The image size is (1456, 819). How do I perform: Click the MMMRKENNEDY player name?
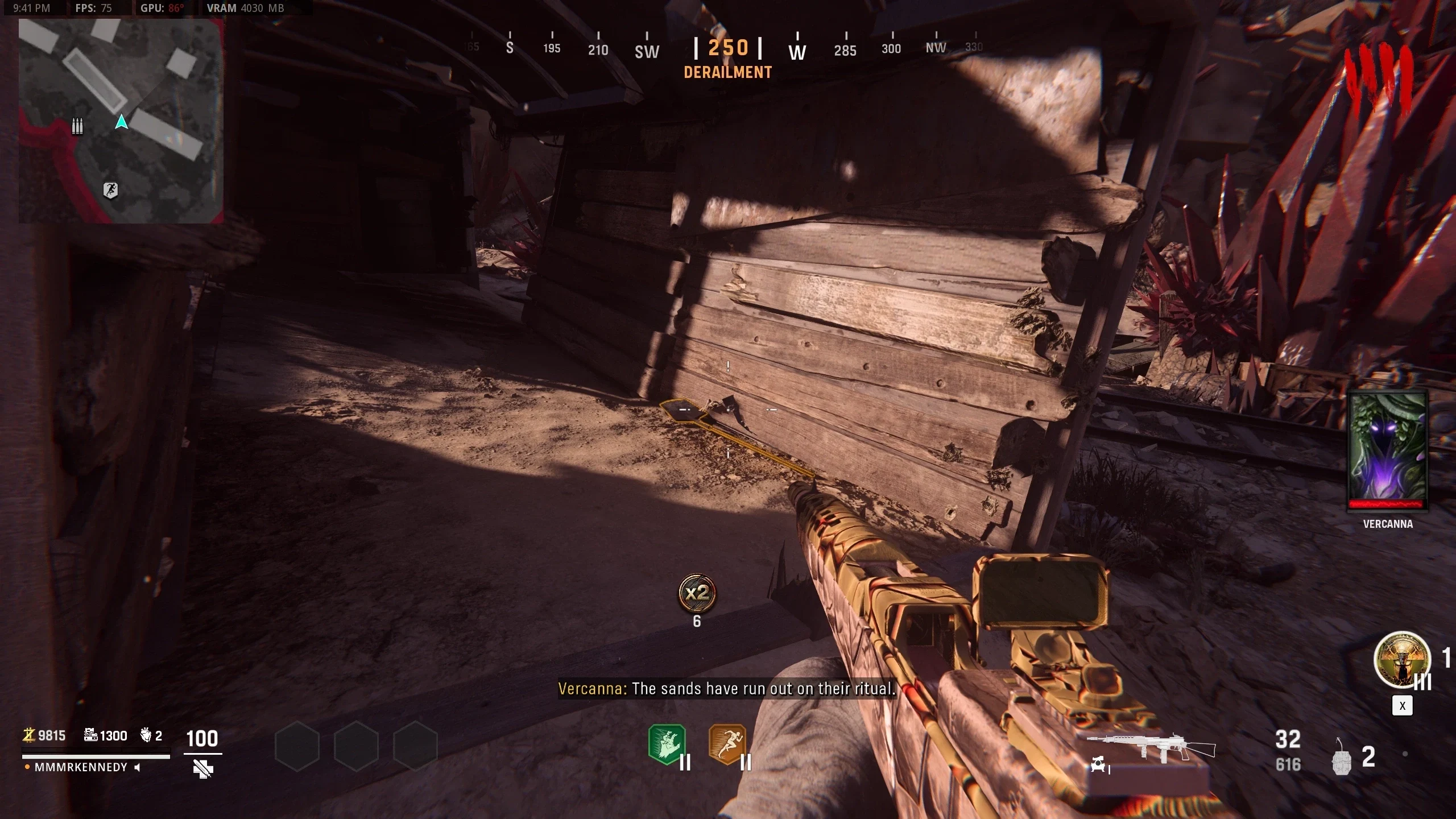pyautogui.click(x=81, y=767)
